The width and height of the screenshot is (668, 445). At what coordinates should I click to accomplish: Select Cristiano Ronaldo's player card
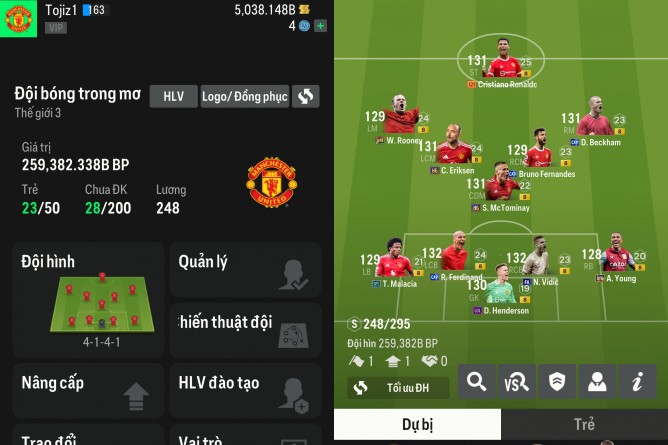coord(502,68)
